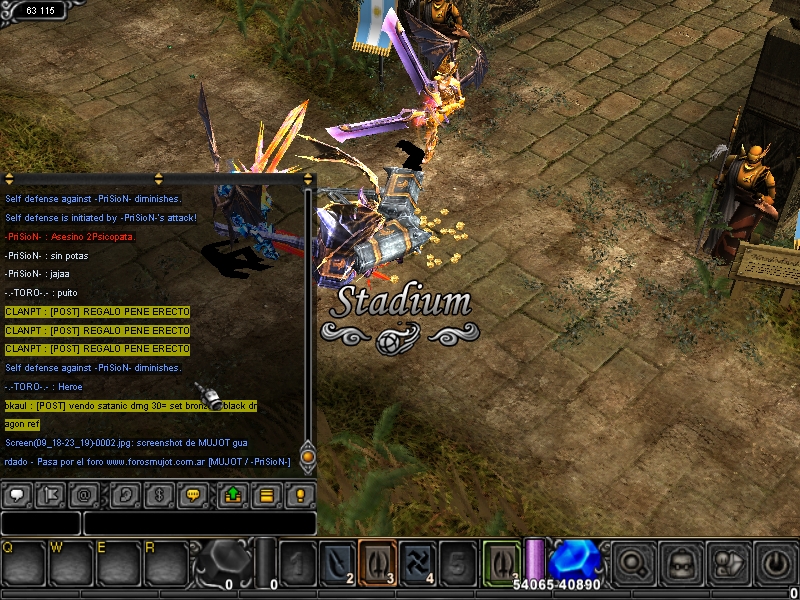
Task: Click the long chat message input field
Action: [200, 523]
